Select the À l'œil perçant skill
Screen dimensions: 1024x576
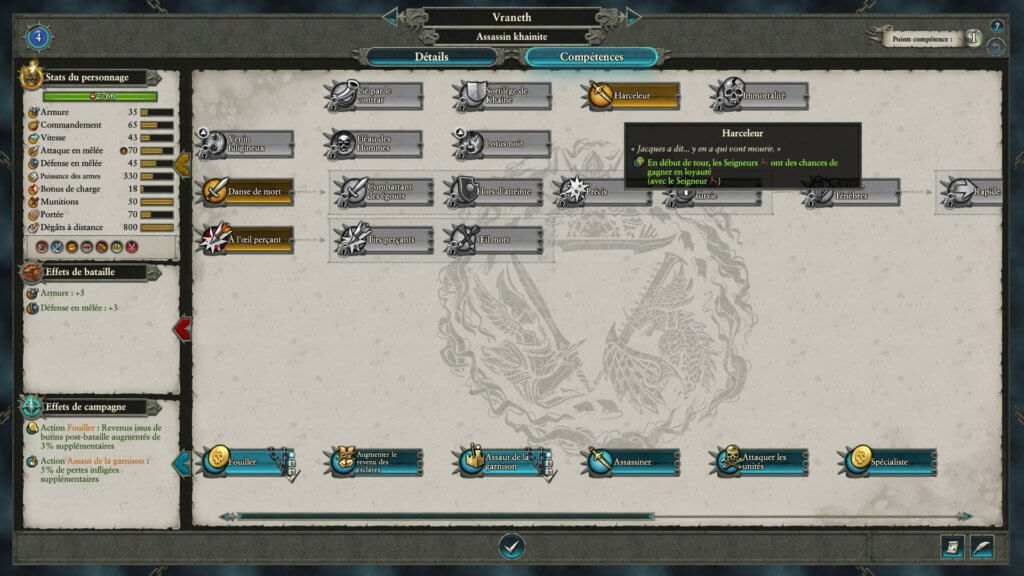245,240
